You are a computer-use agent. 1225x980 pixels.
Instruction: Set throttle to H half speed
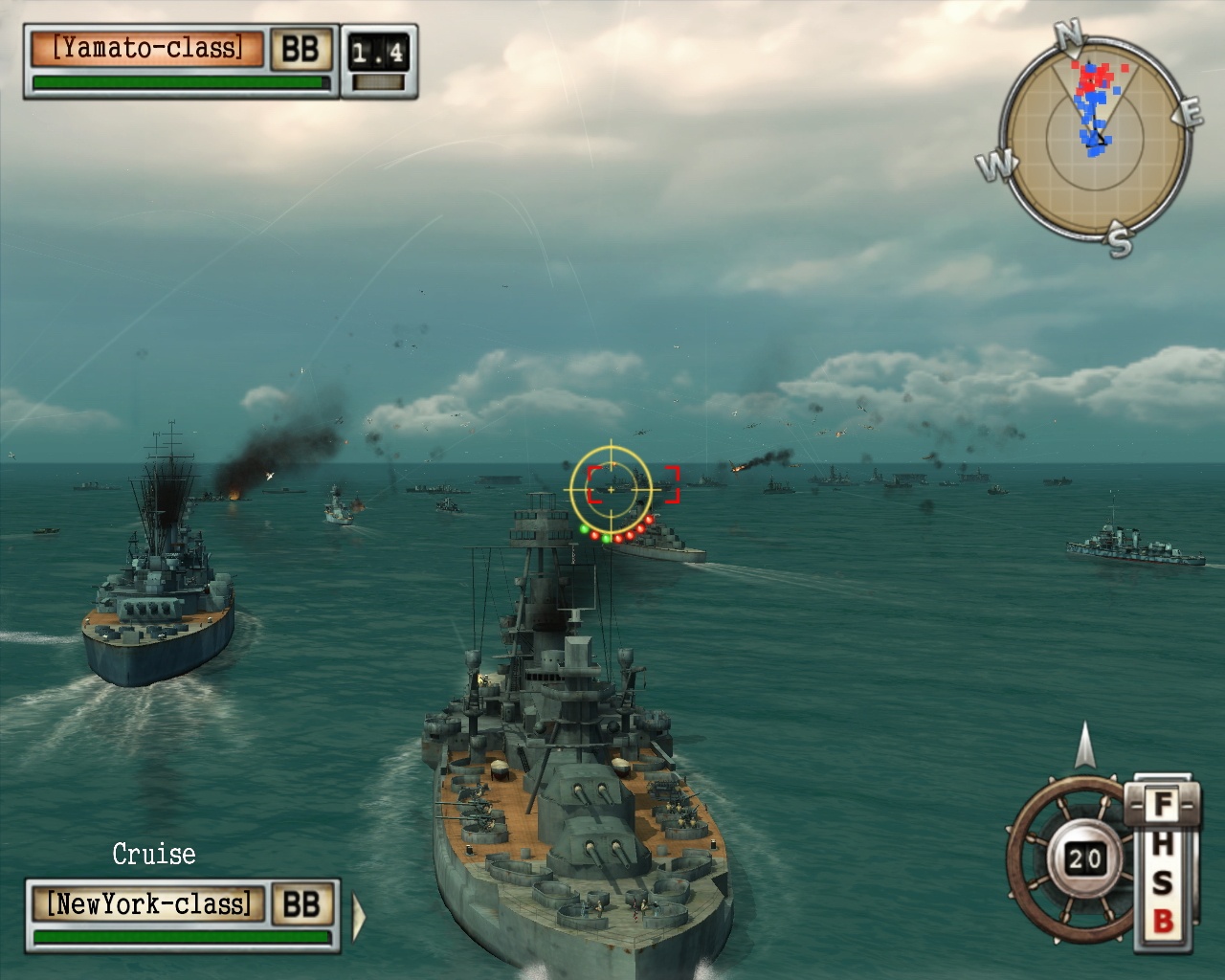[x=1162, y=844]
